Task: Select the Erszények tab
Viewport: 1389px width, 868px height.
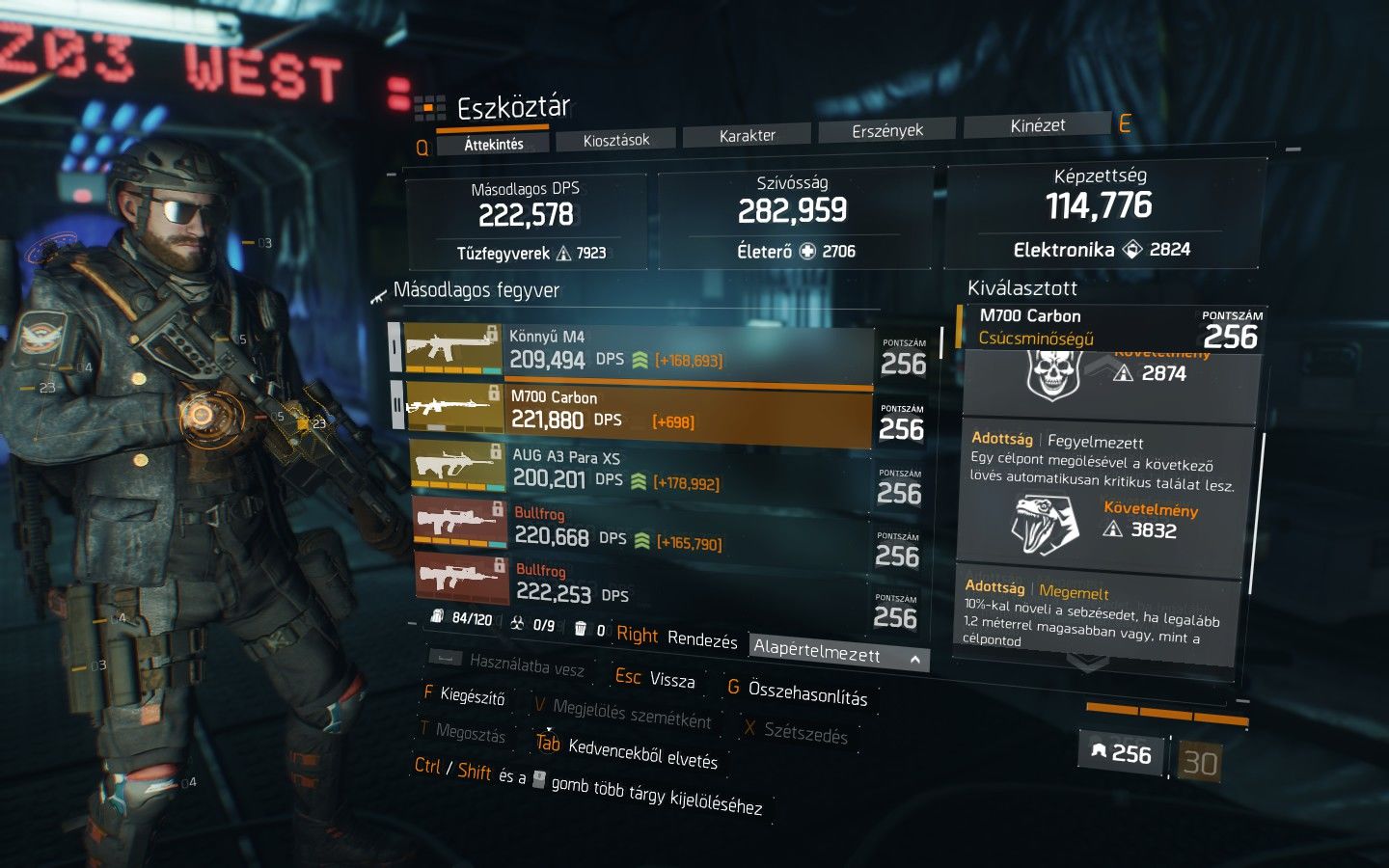Action: 887,130
